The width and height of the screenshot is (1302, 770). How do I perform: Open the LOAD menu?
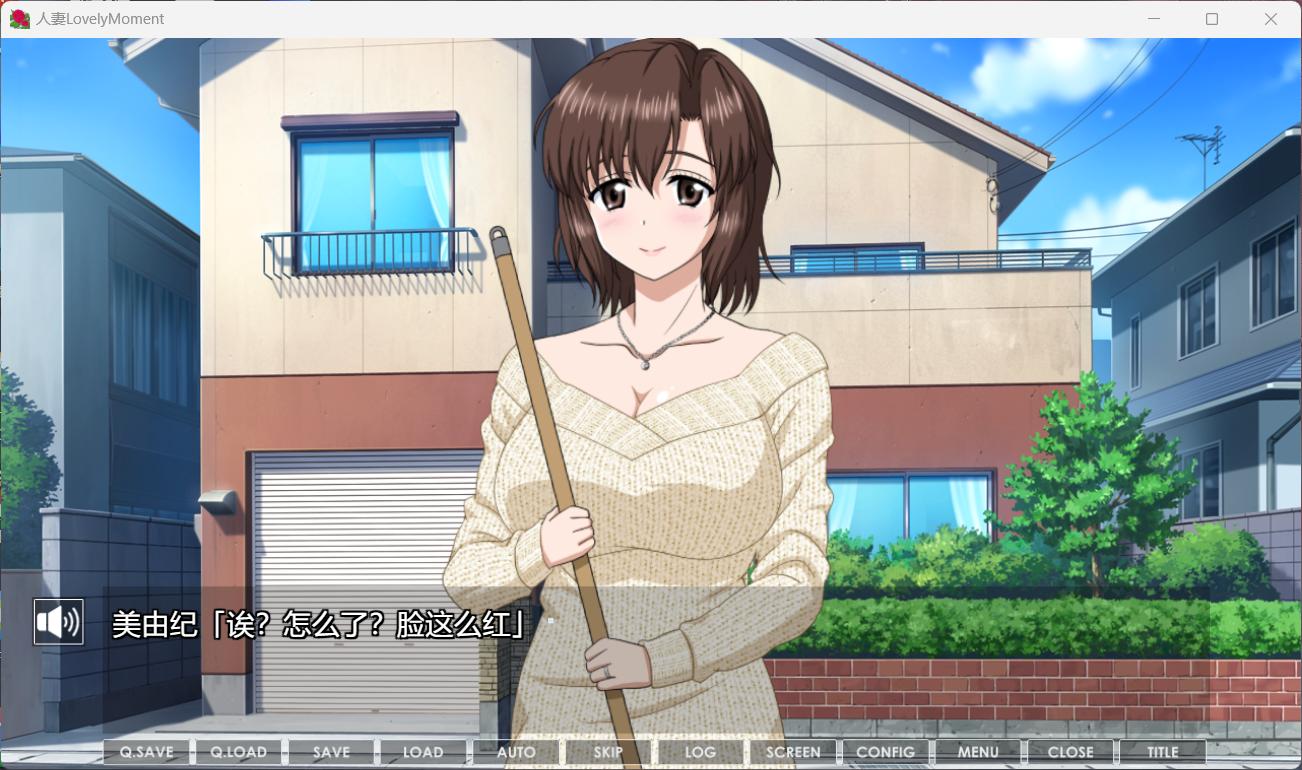click(x=423, y=752)
